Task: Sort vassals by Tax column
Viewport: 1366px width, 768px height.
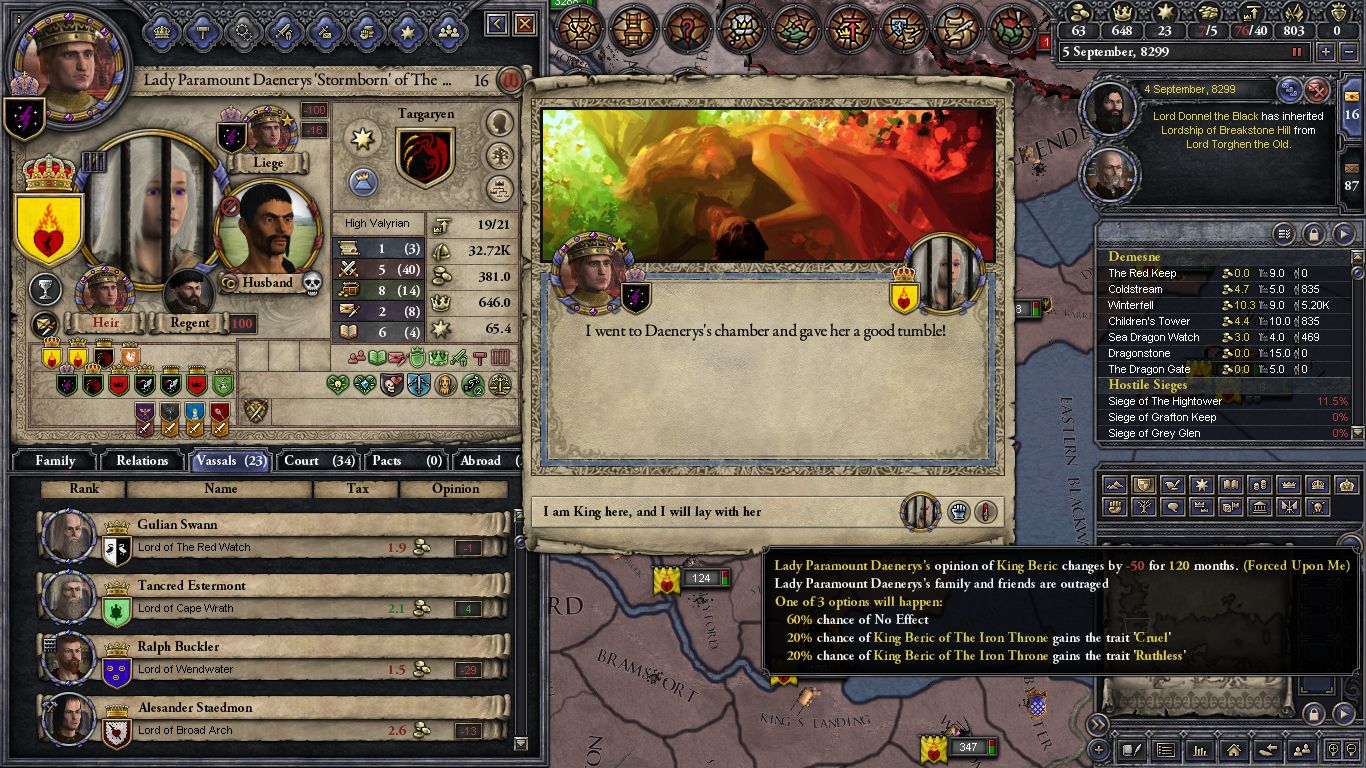Action: [x=355, y=489]
